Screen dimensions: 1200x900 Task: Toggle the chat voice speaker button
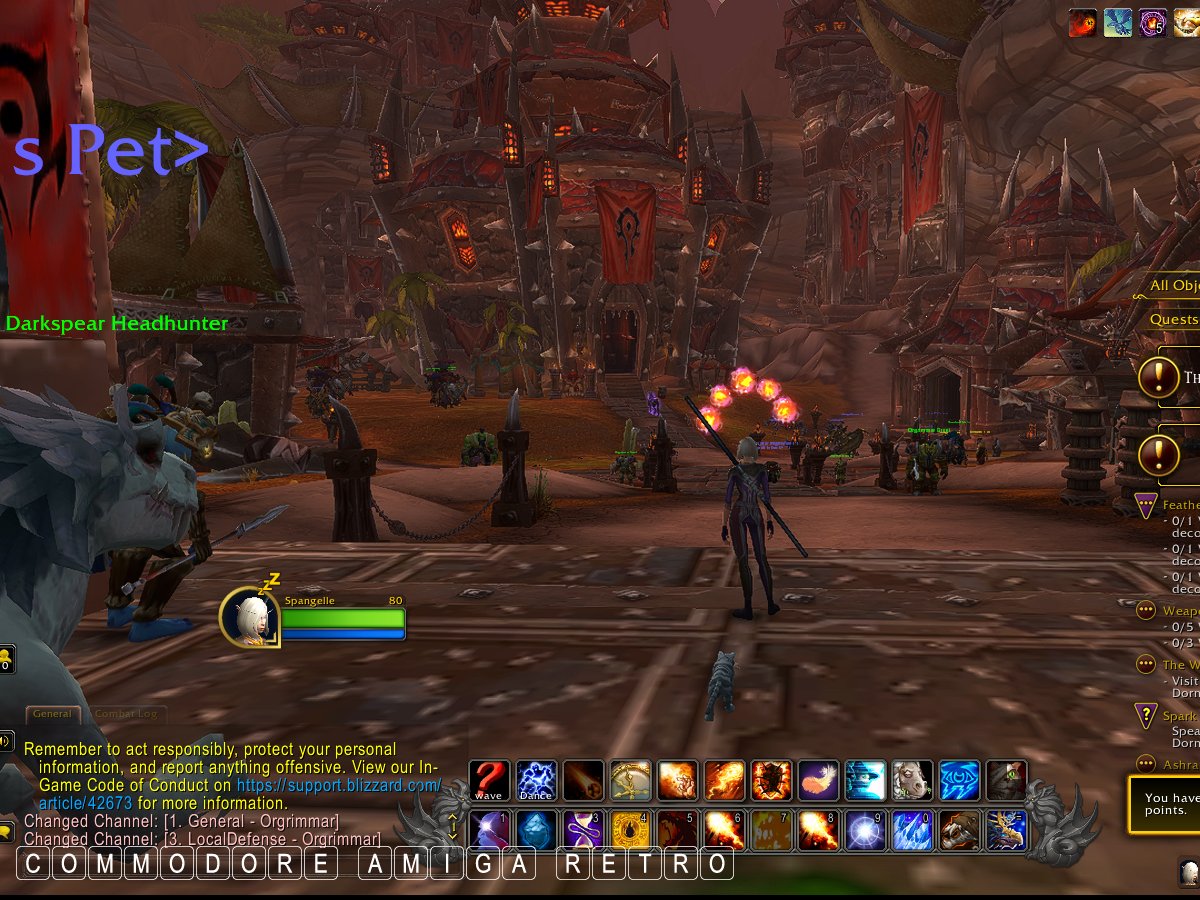coord(6,741)
